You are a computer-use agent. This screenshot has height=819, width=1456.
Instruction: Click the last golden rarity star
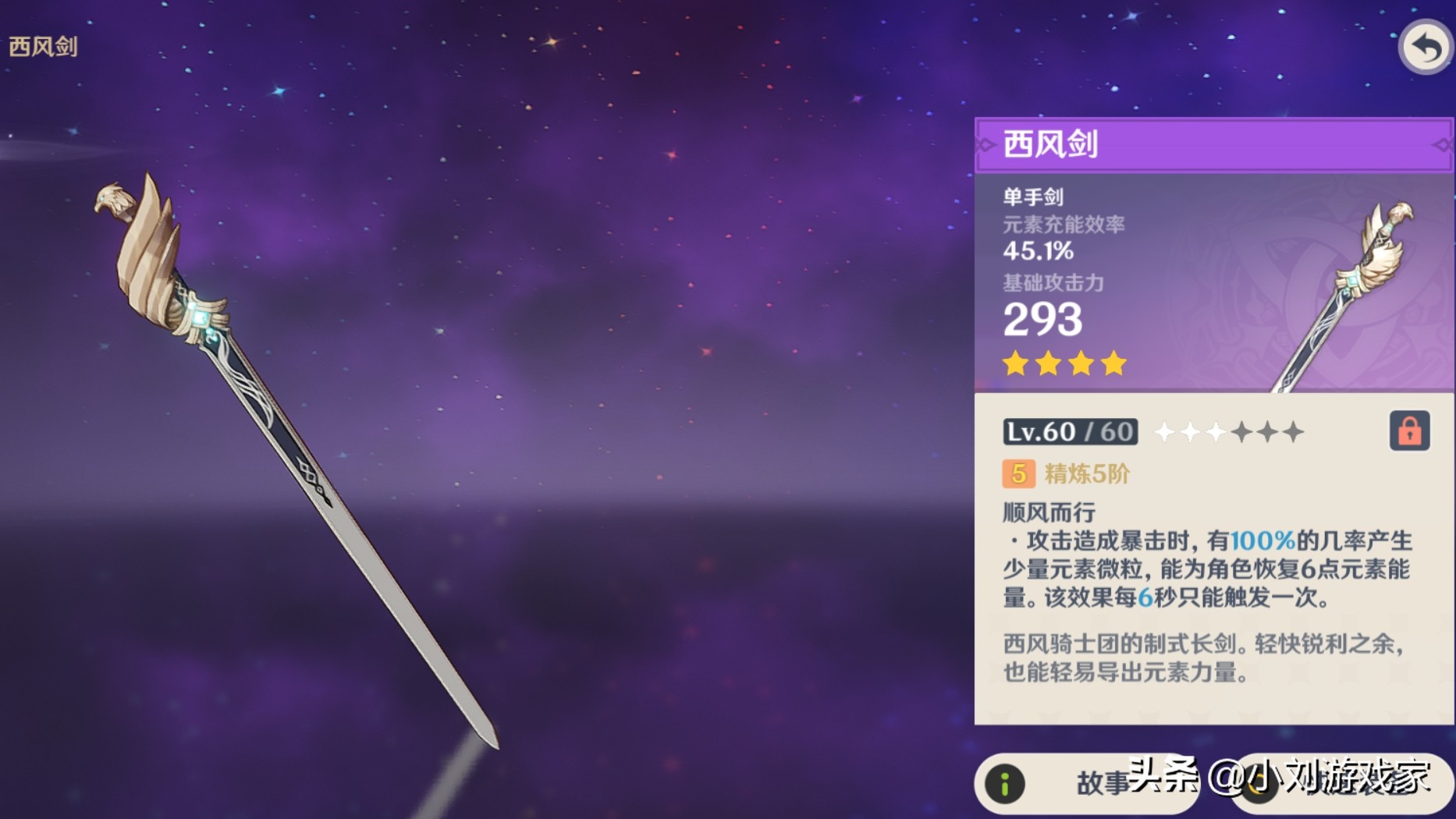pyautogui.click(x=1116, y=363)
